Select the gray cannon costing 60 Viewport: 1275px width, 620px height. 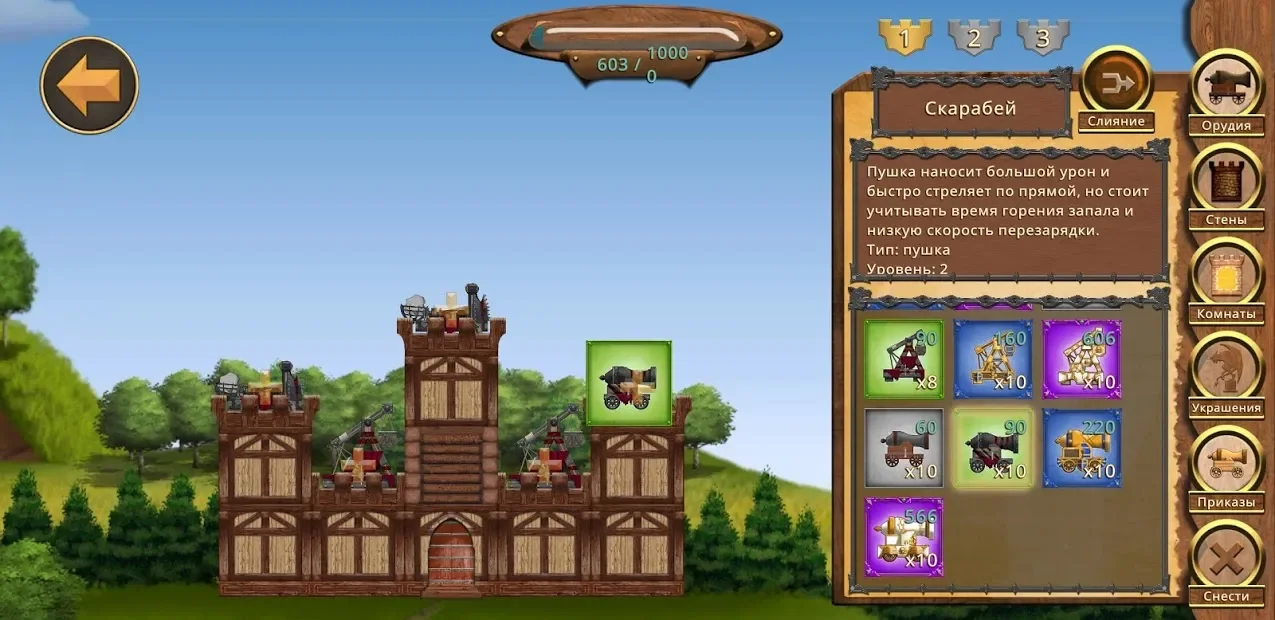[x=904, y=448]
